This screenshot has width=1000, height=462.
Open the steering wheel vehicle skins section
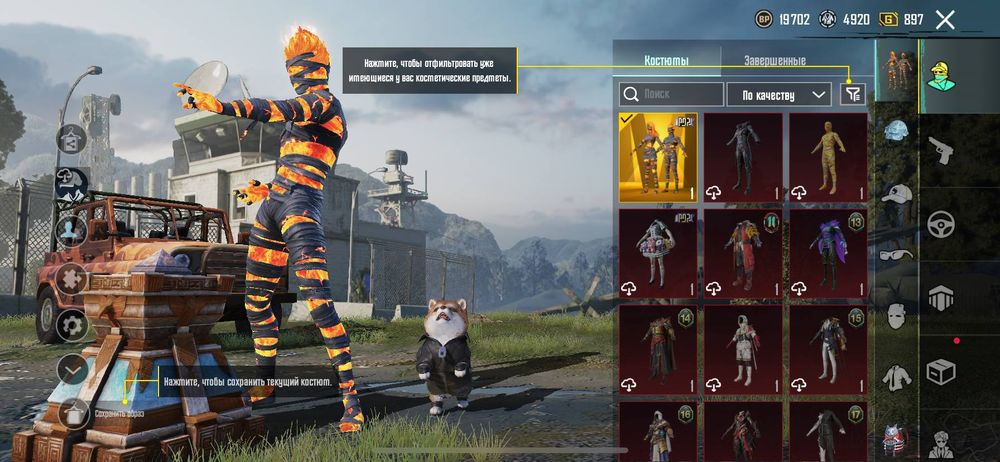point(941,222)
